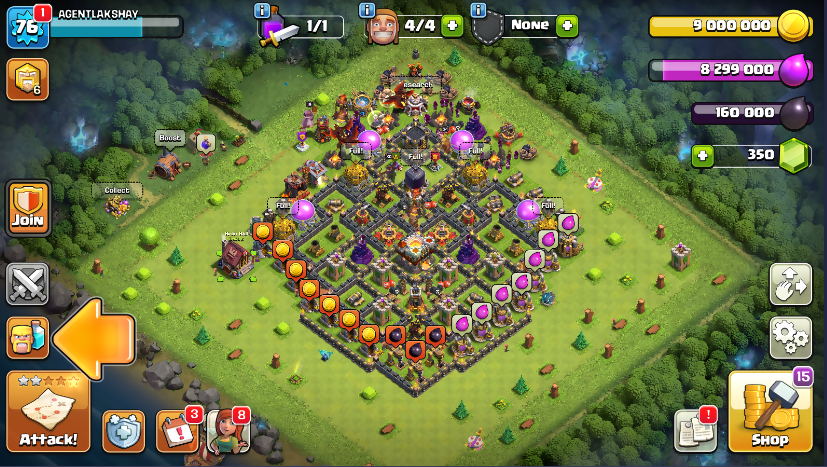Open the army training barbarian icon
The height and width of the screenshot is (467, 827).
(27, 337)
